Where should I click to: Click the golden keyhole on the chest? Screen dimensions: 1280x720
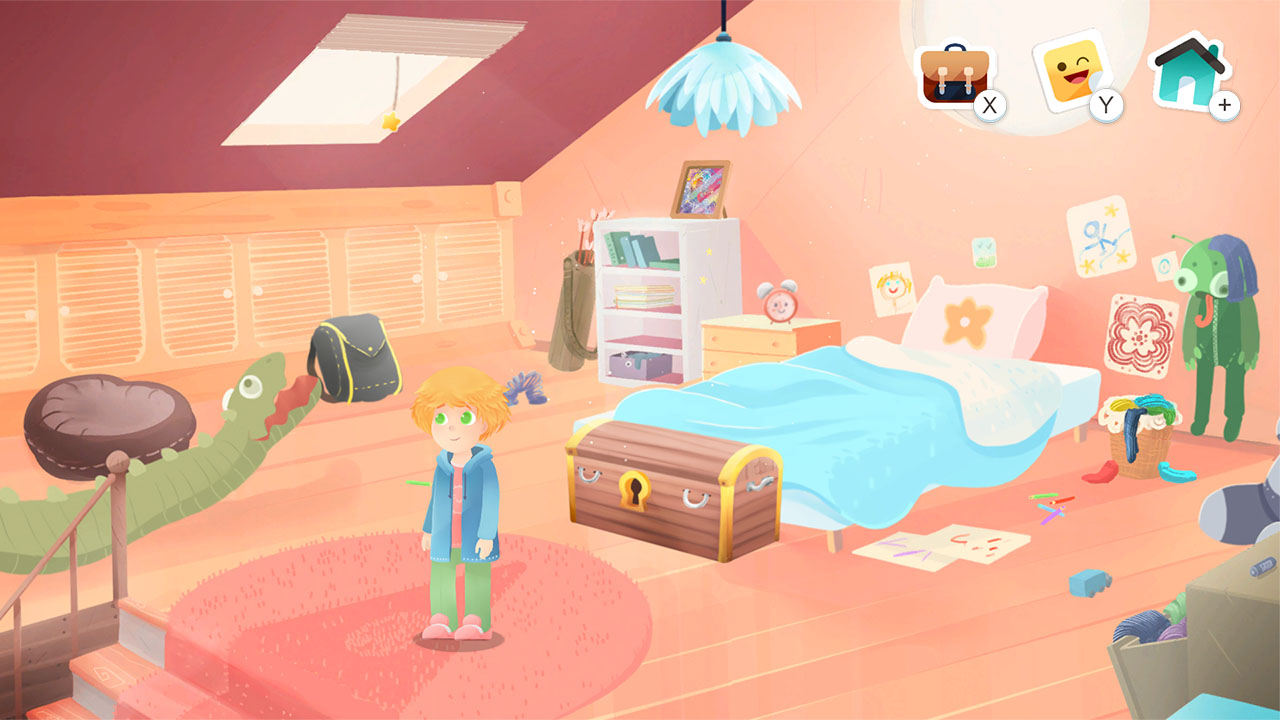click(x=637, y=492)
